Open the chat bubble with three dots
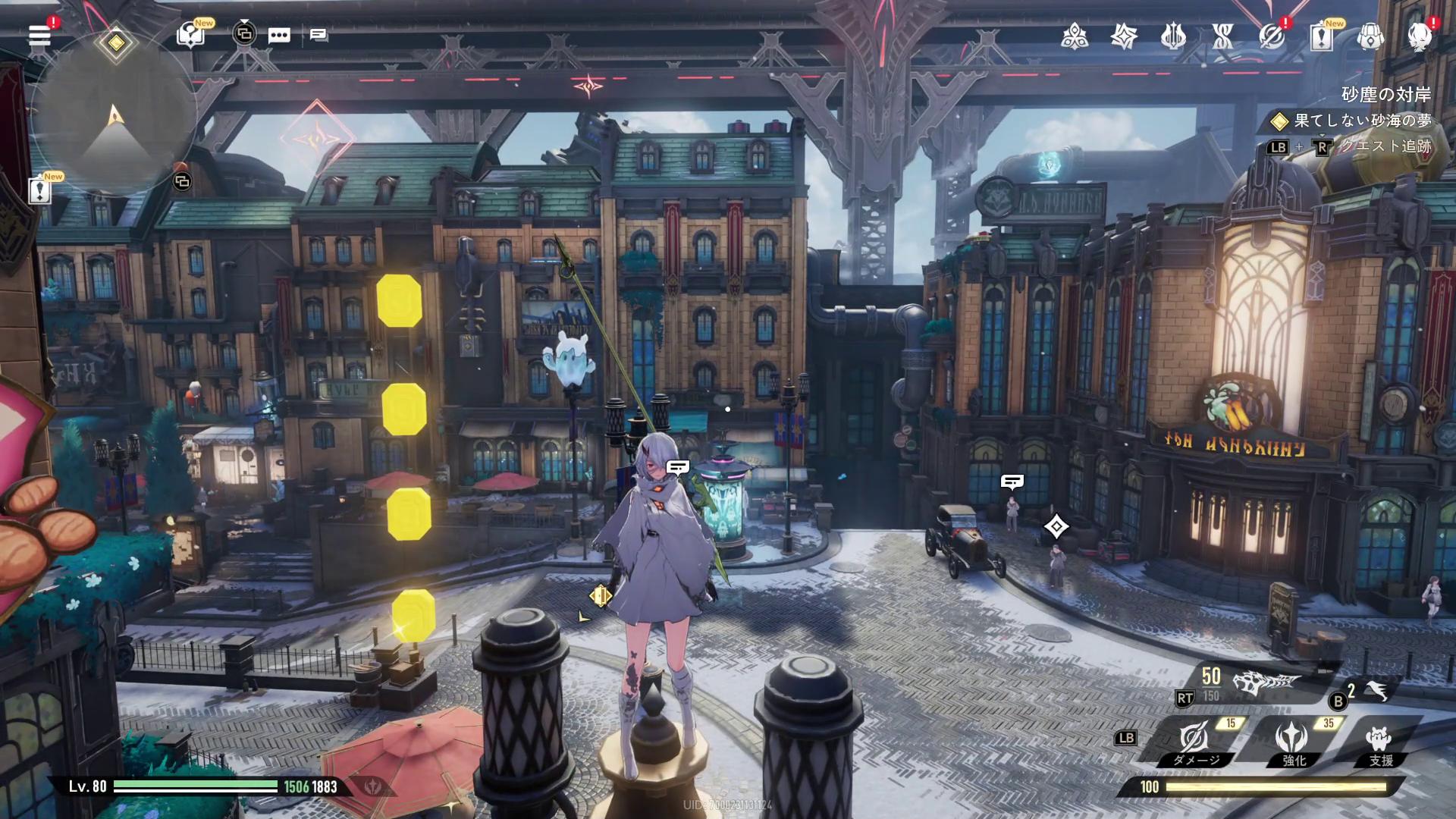Image resolution: width=1456 pixels, height=819 pixels. (279, 35)
